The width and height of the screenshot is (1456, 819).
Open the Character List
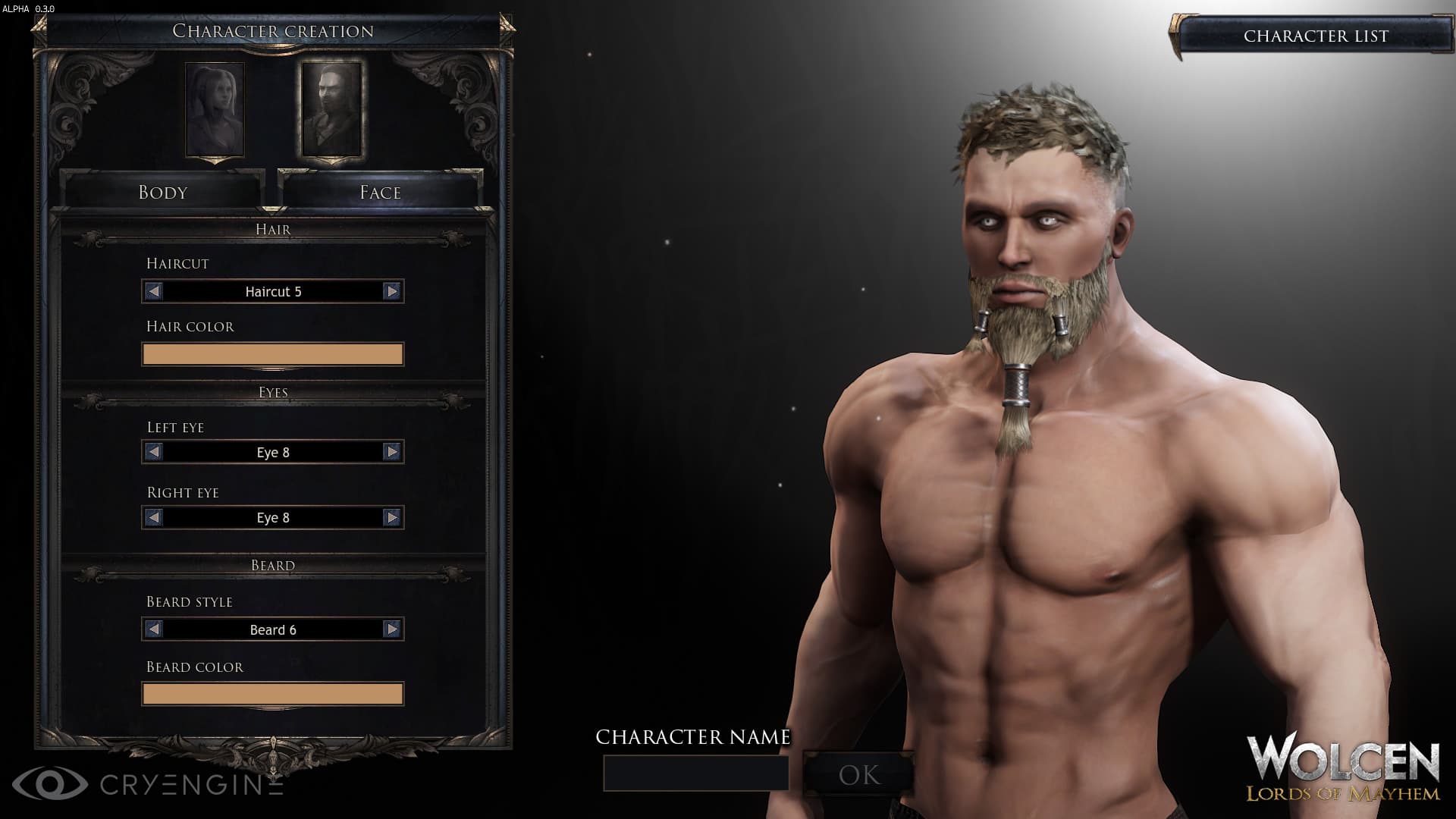pos(1316,34)
